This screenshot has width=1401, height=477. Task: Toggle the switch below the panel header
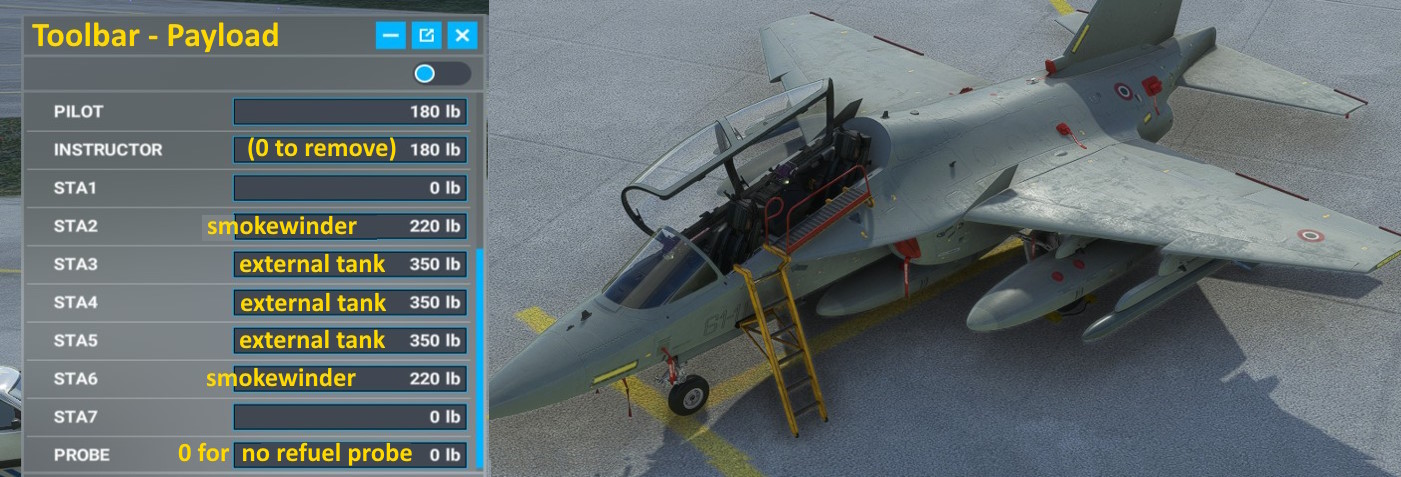pyautogui.click(x=441, y=74)
